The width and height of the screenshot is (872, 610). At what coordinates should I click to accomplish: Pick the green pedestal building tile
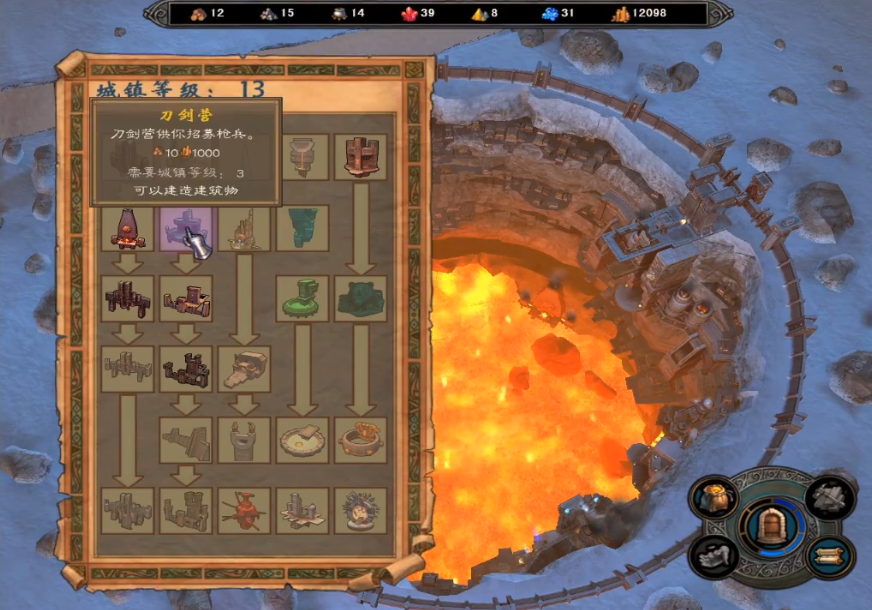[302, 298]
